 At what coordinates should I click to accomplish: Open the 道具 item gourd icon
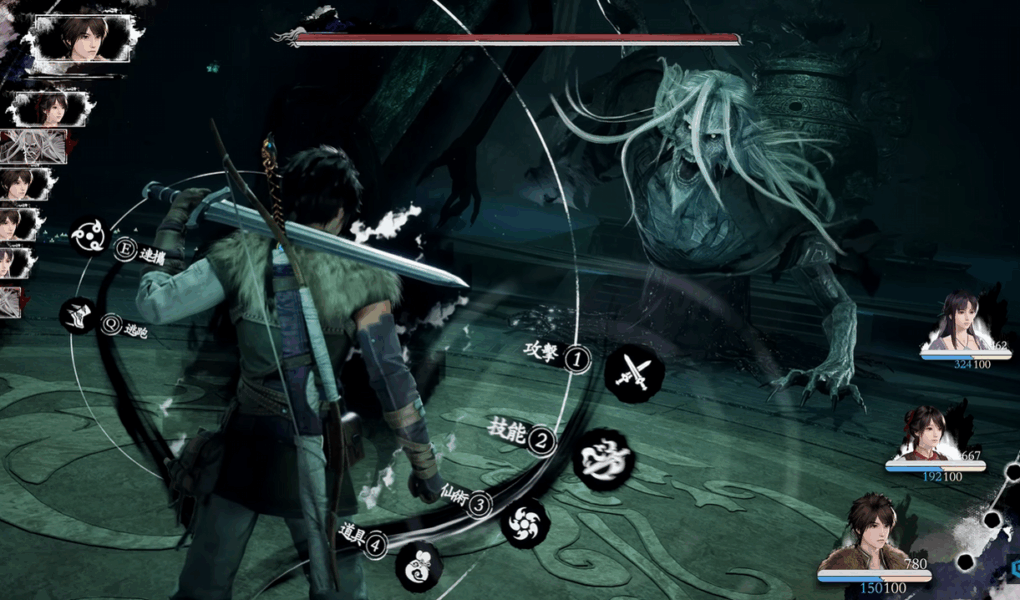[x=418, y=566]
